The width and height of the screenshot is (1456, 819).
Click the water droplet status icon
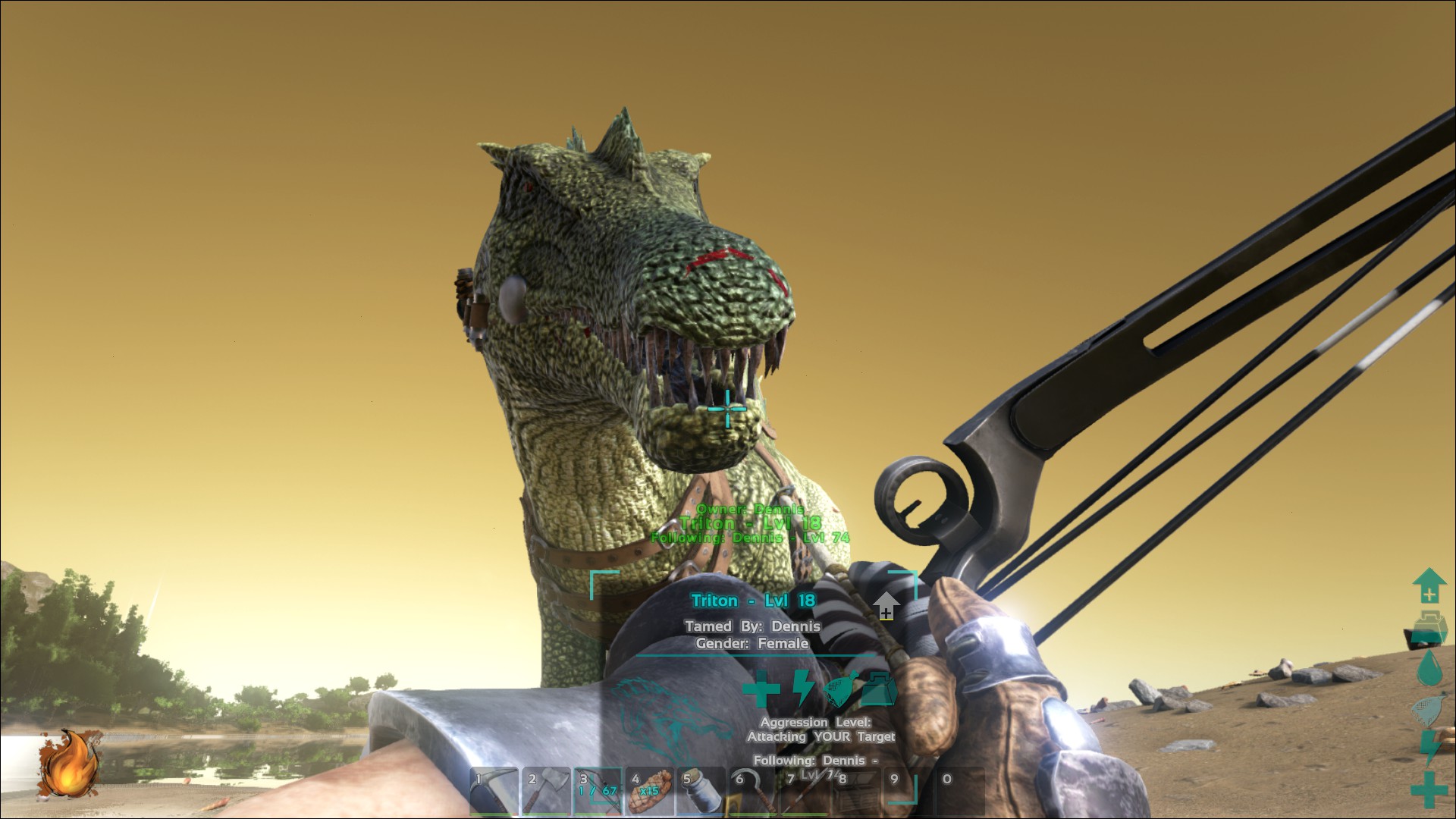point(1429,668)
